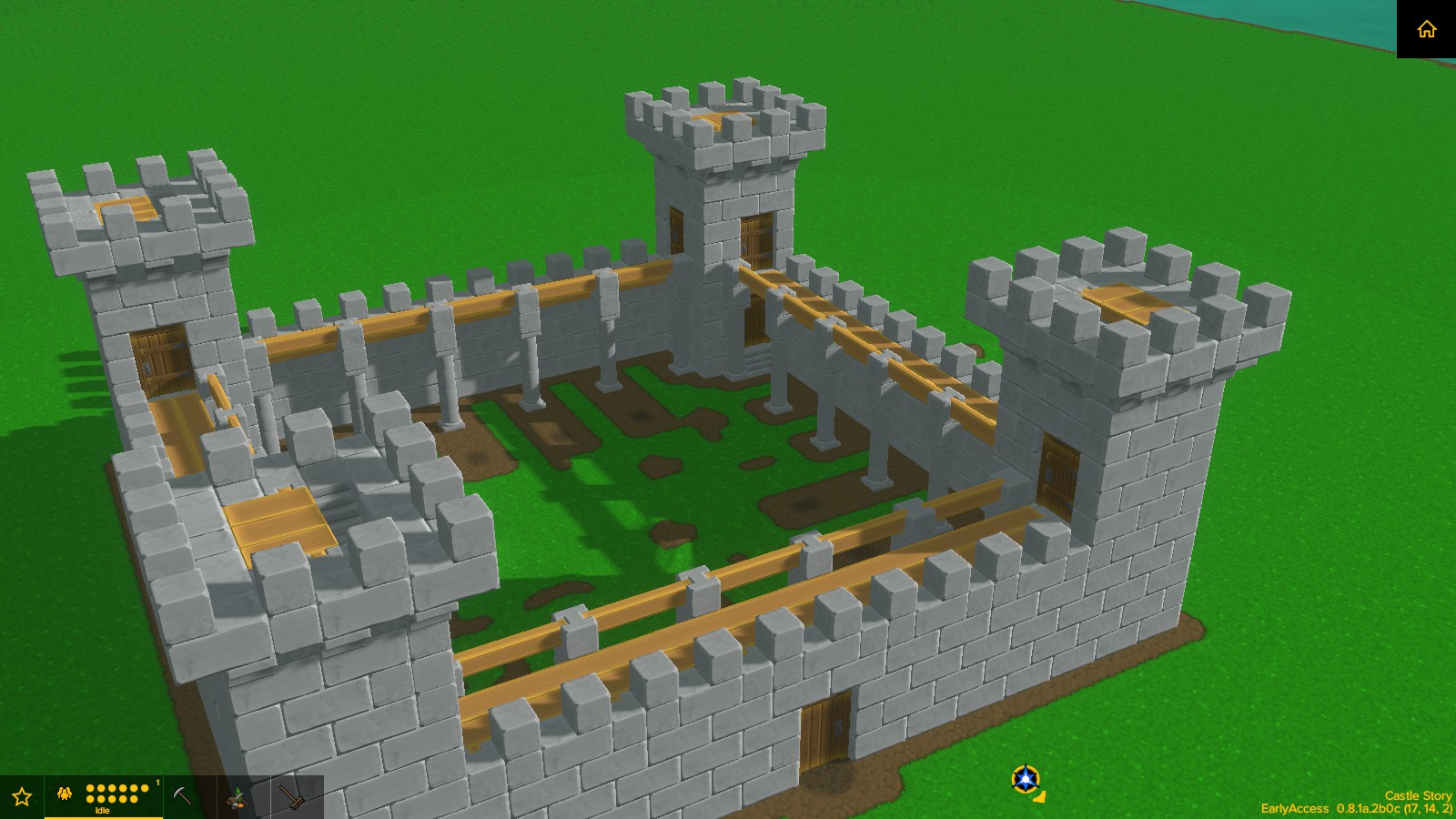Click the bricktron crew icon
Viewport: 1456px width, 819px height.
64,793
